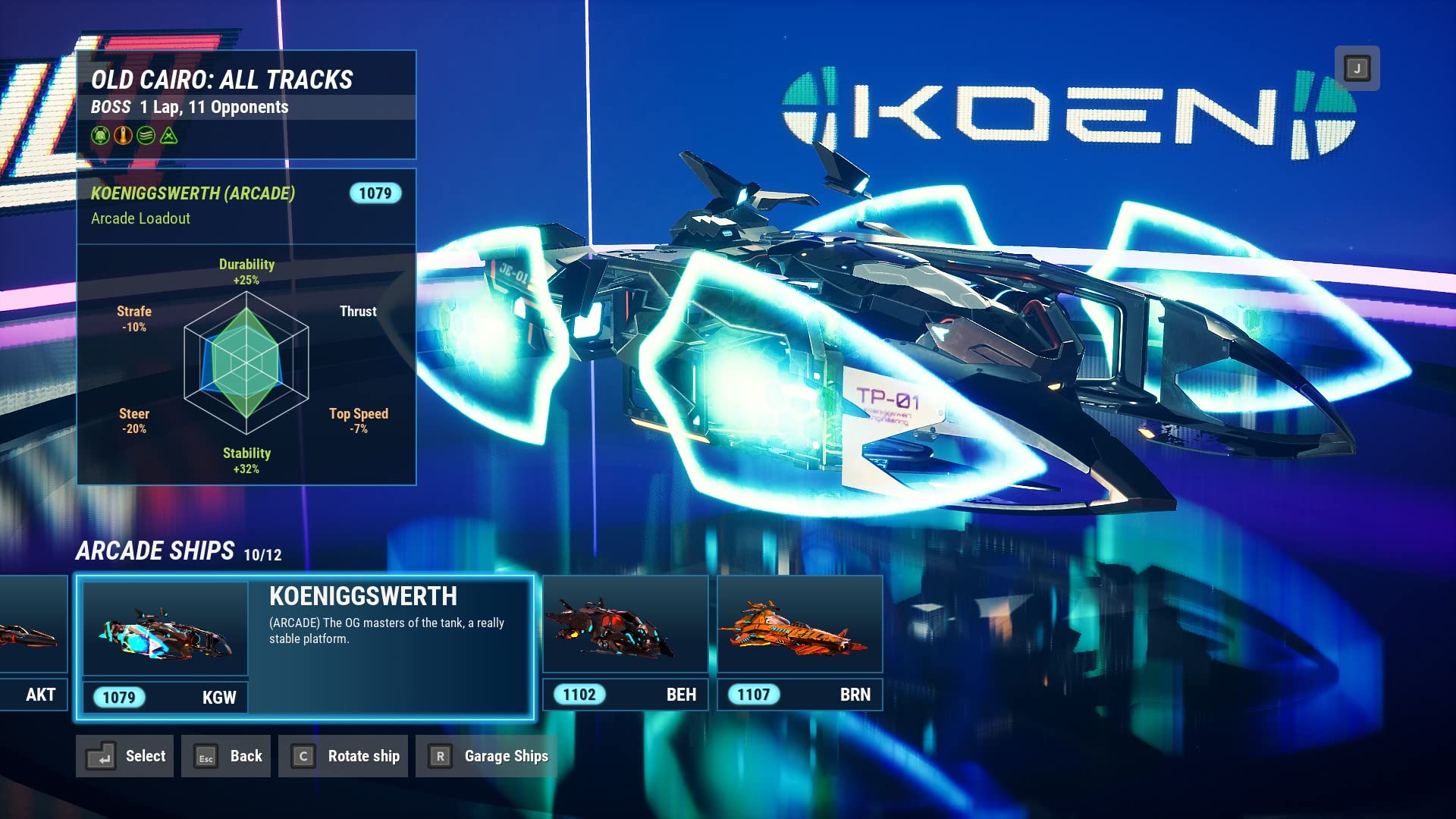Screen dimensions: 1456x819
Task: Select the triangle hazard modifier icon
Action: (169, 136)
